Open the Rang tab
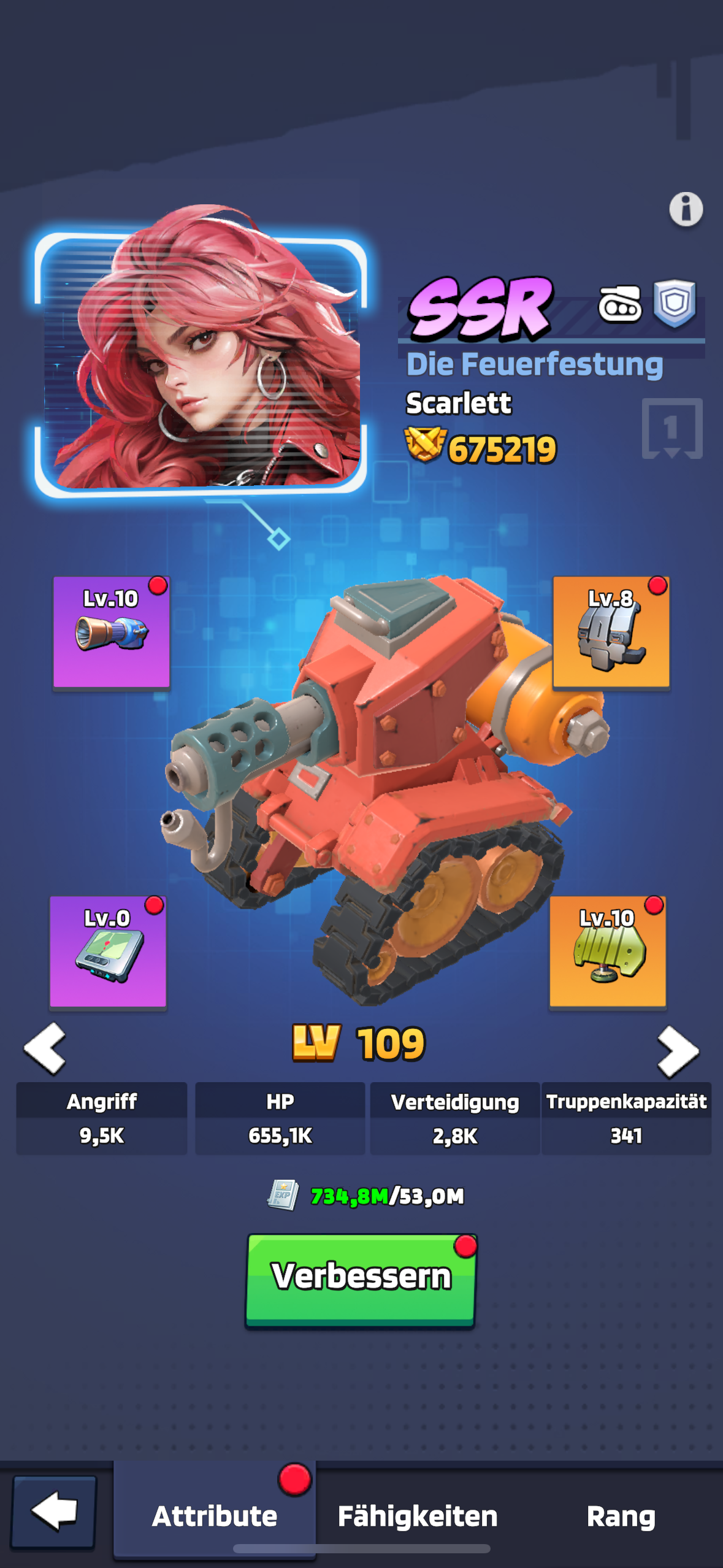Viewport: 723px width, 1568px height. pos(621,1516)
